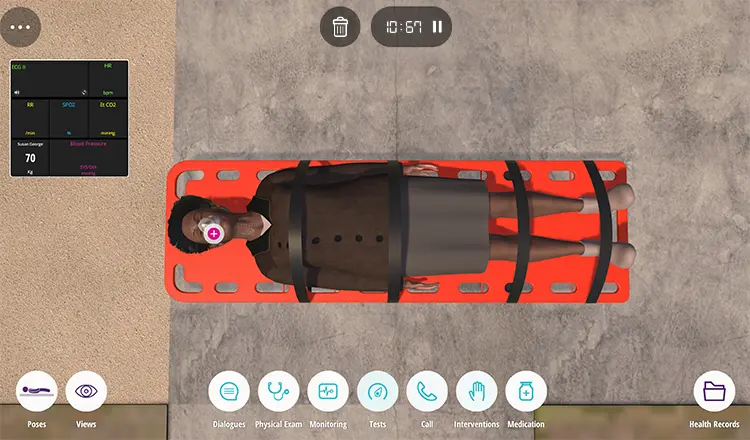This screenshot has width=750, height=440.
Task: Show the Tests menu
Action: point(377,392)
